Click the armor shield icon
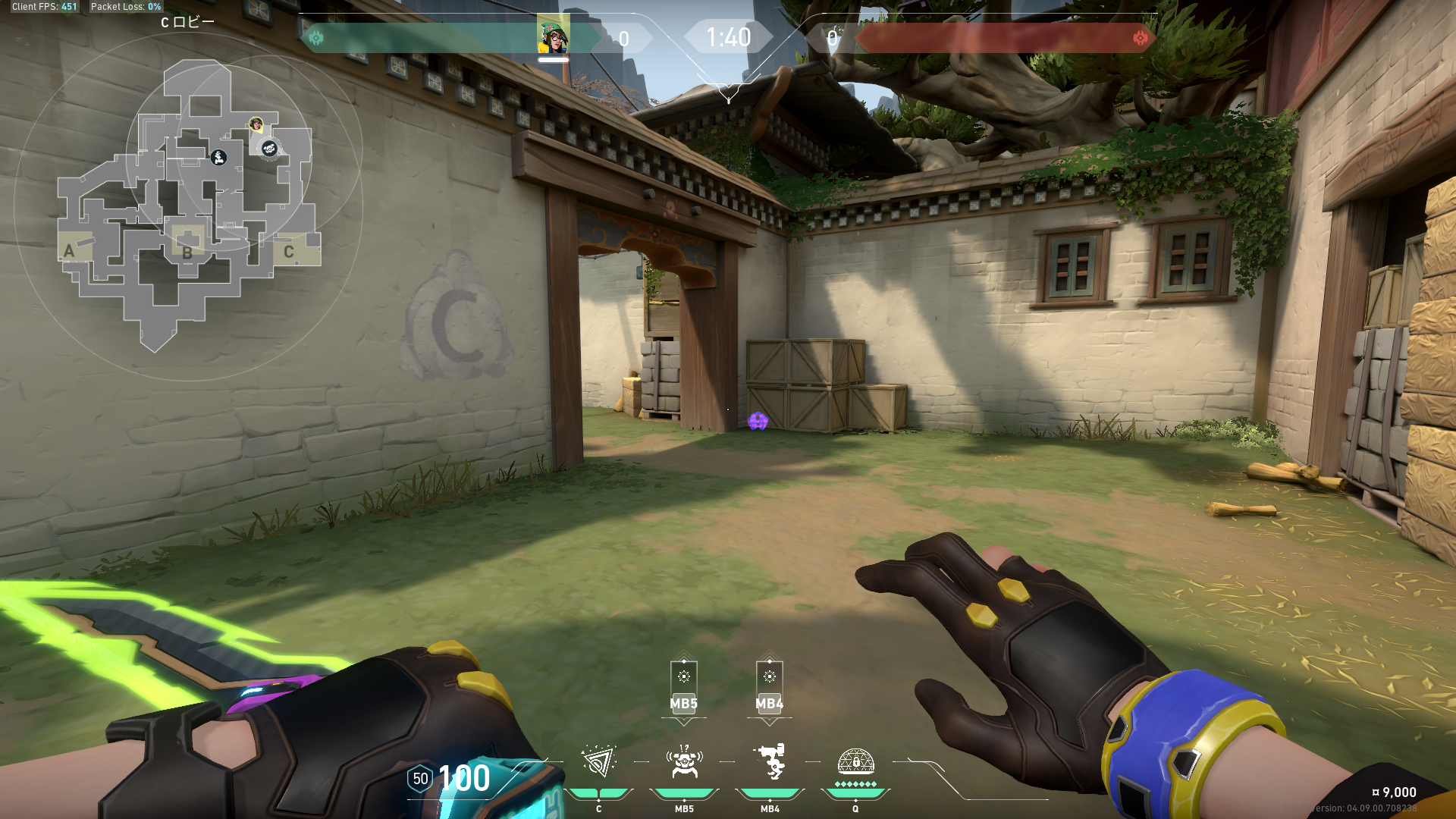Screen dimensions: 1456x819 coord(420,779)
